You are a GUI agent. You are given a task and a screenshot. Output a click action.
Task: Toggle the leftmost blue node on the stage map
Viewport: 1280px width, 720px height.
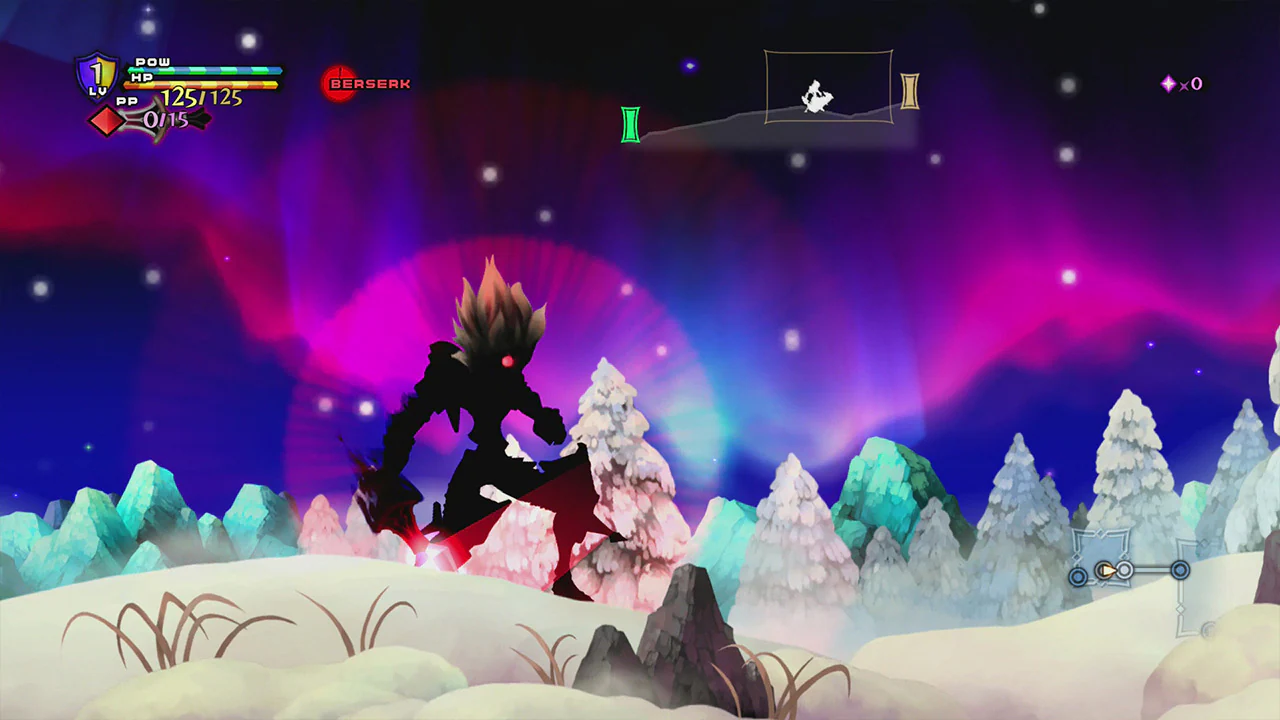click(1078, 576)
